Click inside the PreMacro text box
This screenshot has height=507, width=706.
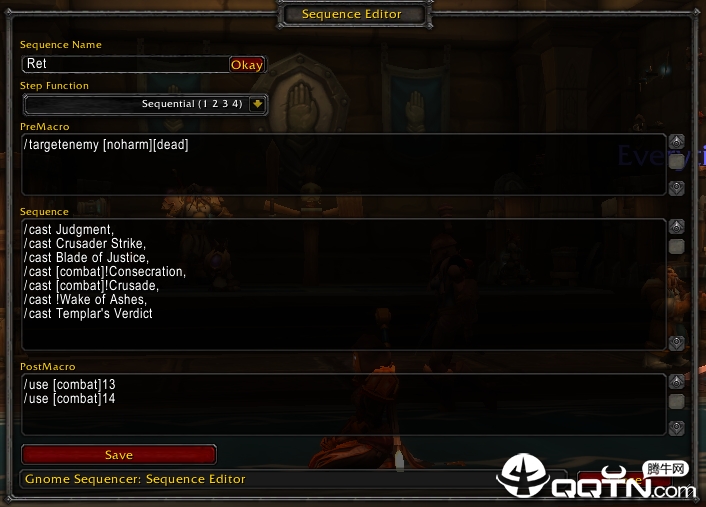click(340, 165)
